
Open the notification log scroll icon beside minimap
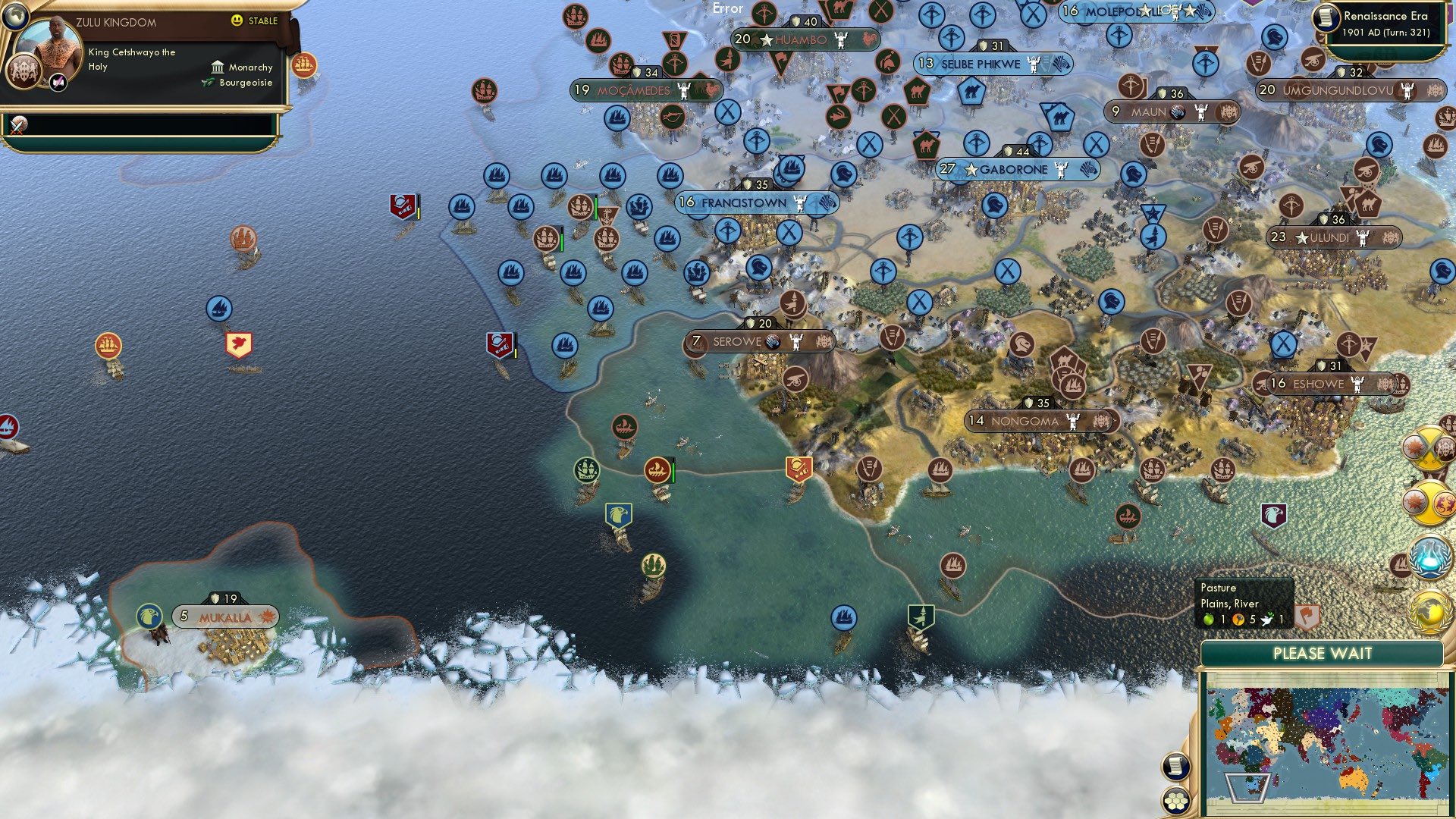point(1174,766)
